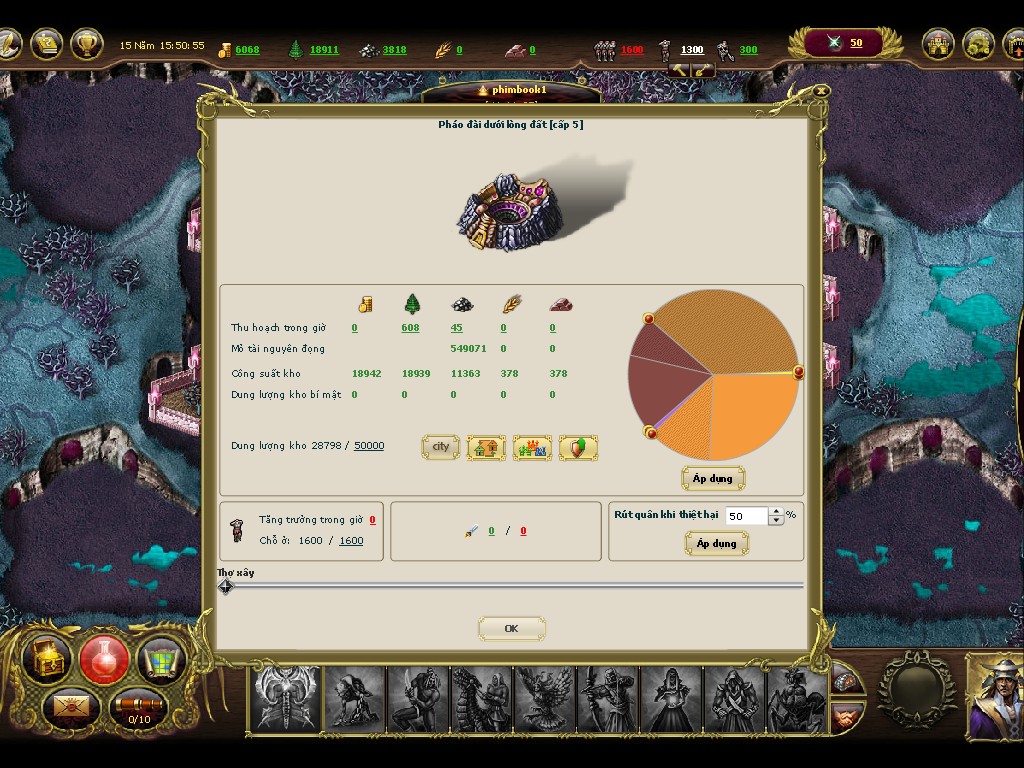The width and height of the screenshot is (1024, 768).
Task: Move the builders slider handle
Action: click(226, 586)
